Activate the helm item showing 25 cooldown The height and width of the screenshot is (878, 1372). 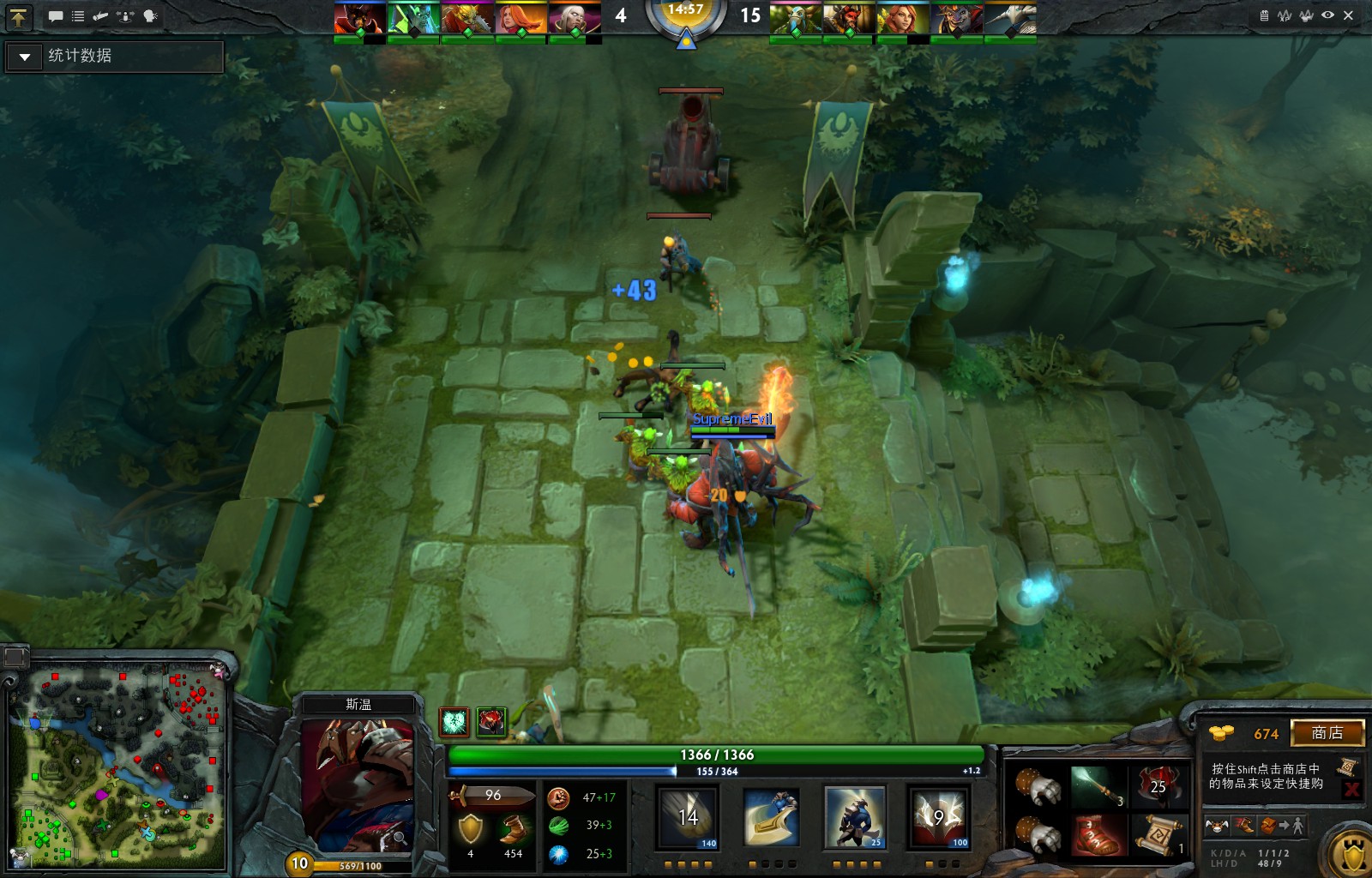1158,785
